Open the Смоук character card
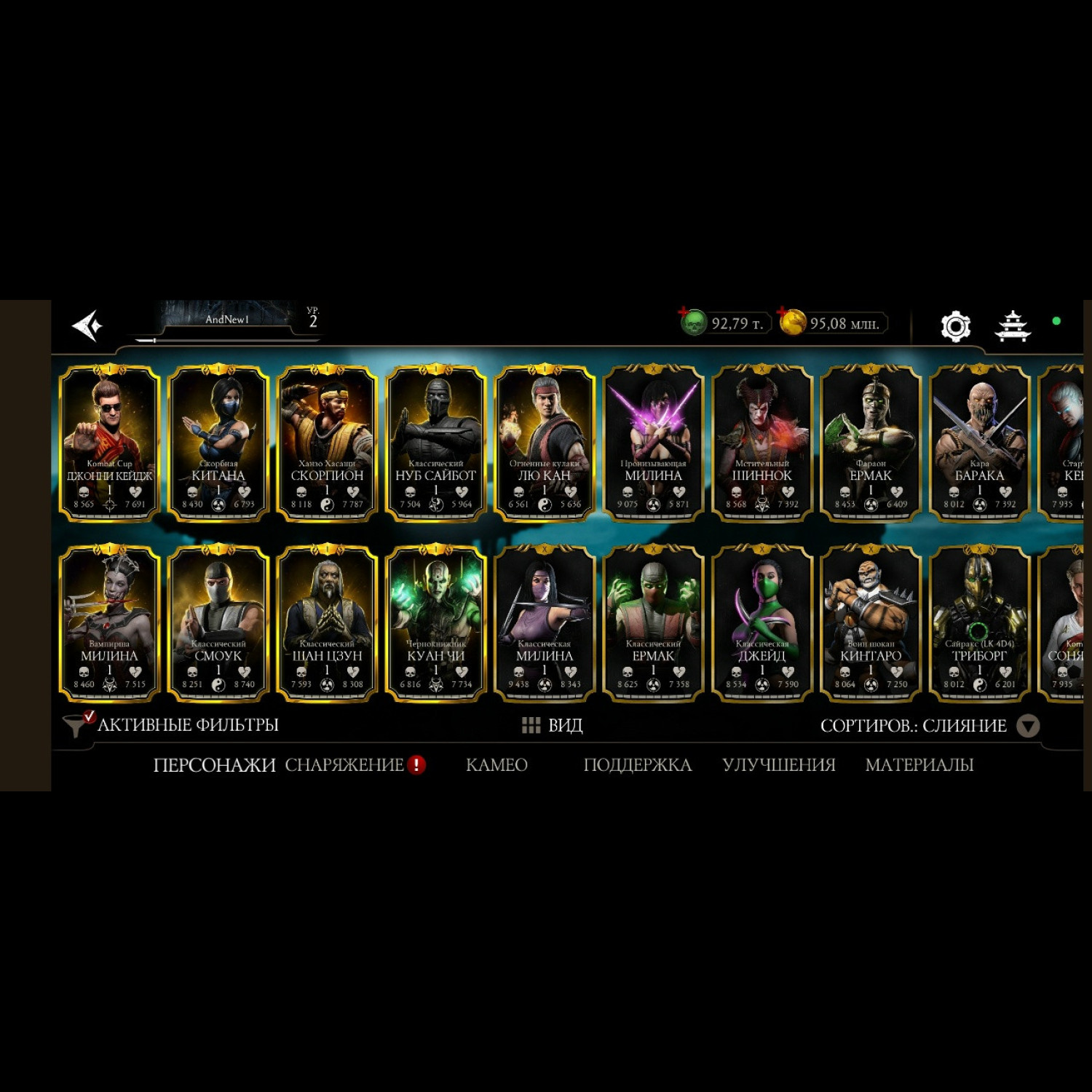 (x=218, y=623)
